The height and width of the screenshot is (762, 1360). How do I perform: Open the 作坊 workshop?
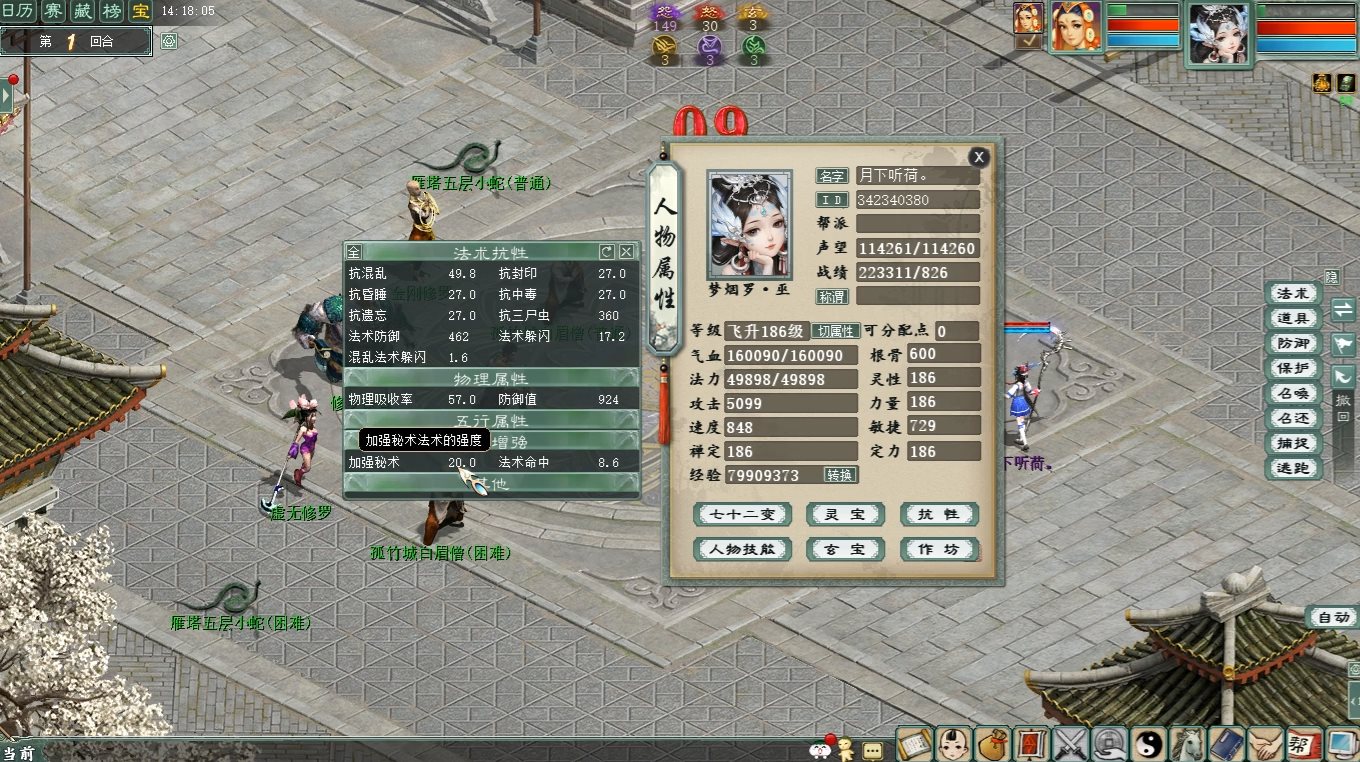pyautogui.click(x=938, y=549)
